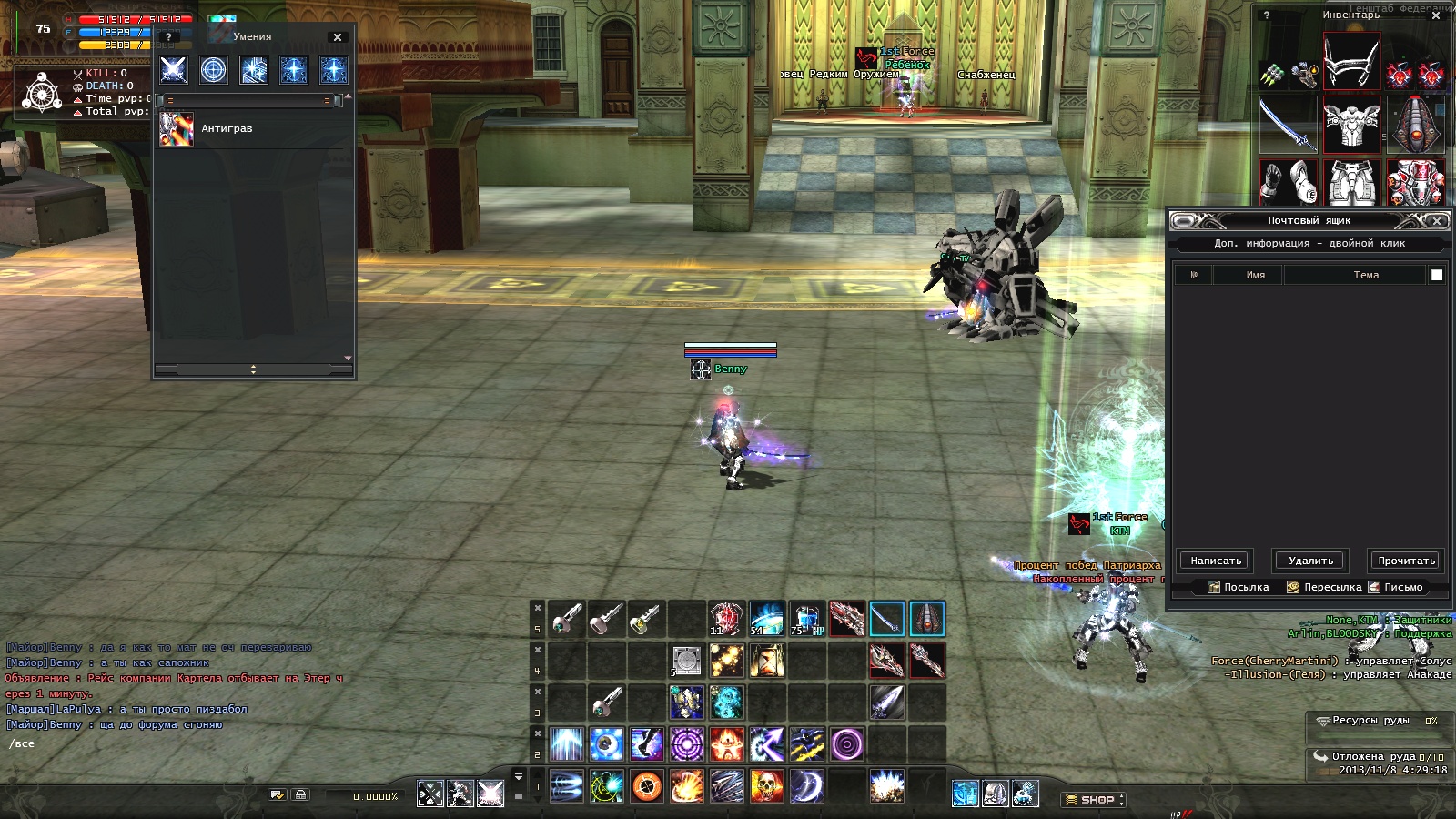Activate the flaming skull skill on hotbar
The image size is (1456, 819).
767,785
